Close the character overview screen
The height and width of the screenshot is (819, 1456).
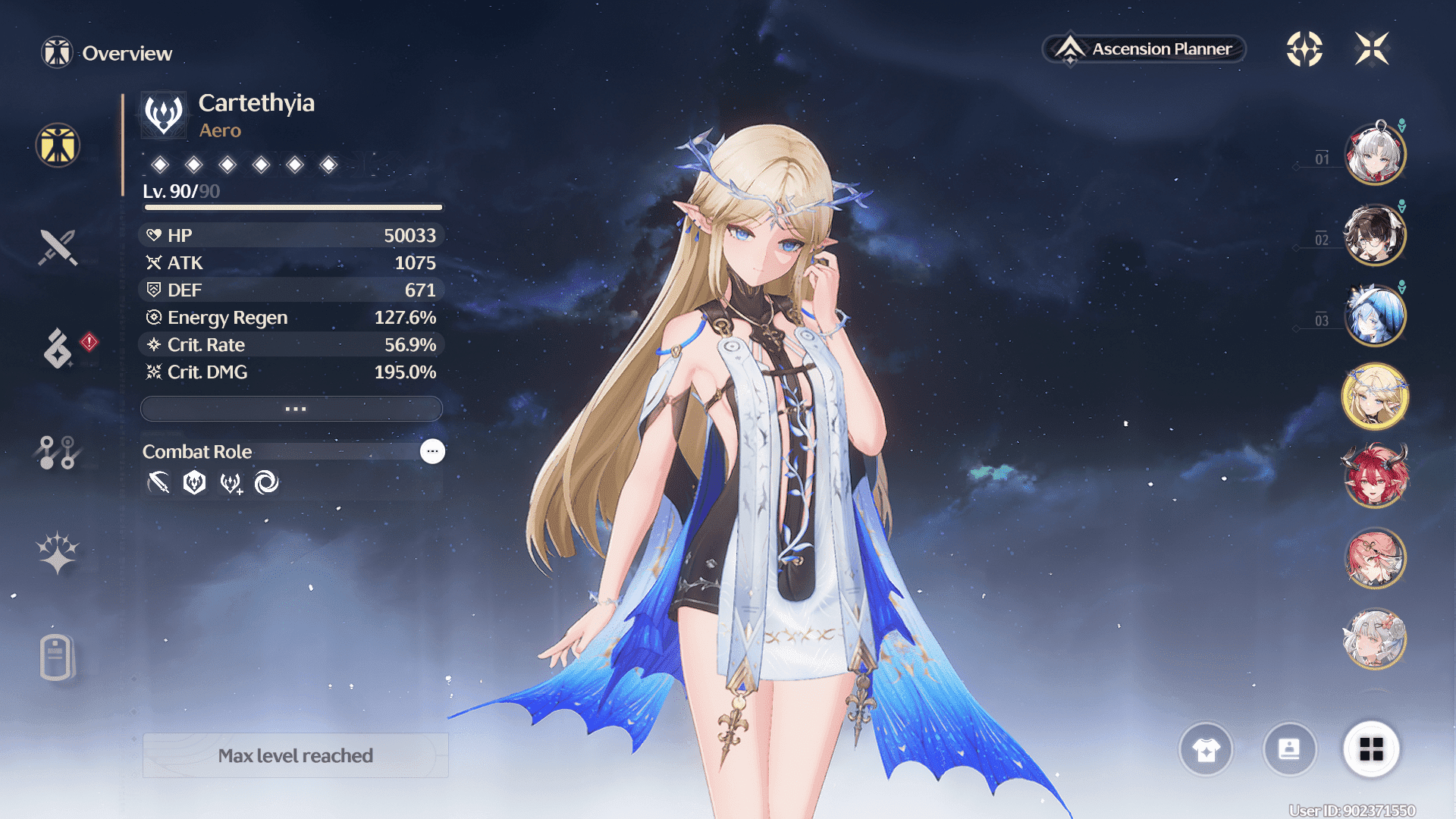(1372, 49)
